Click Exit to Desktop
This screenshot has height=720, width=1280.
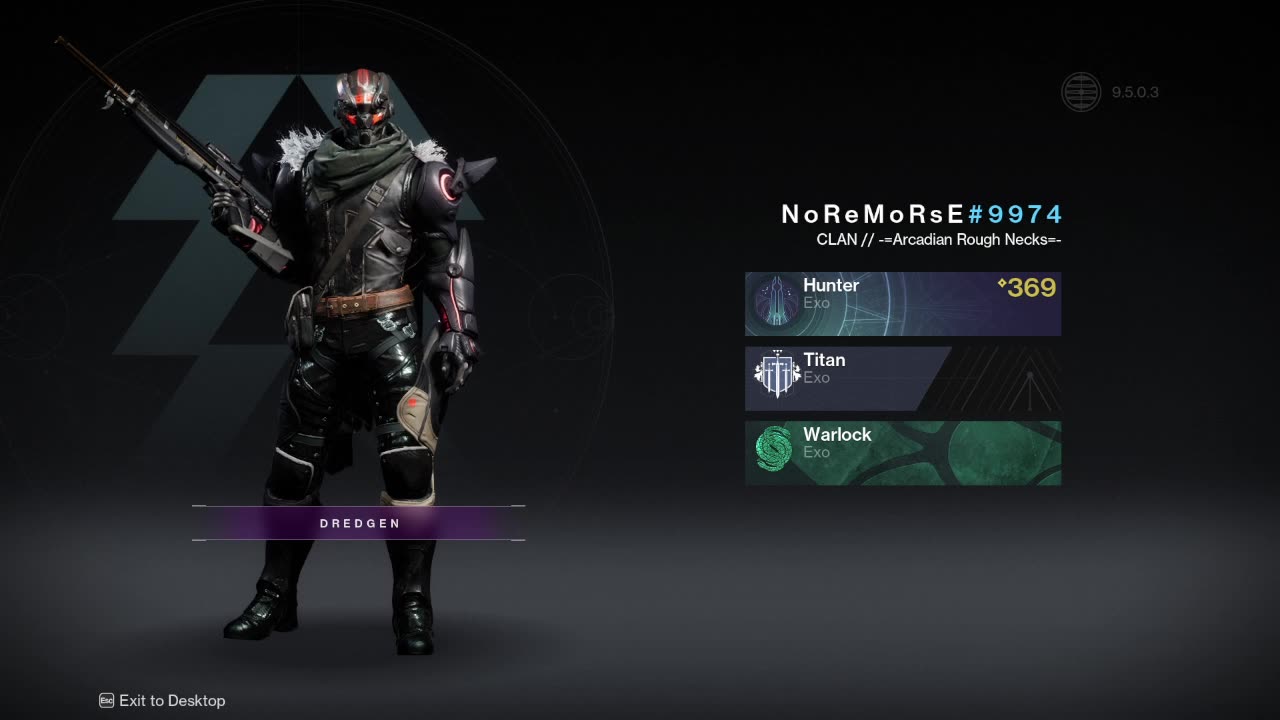point(163,701)
